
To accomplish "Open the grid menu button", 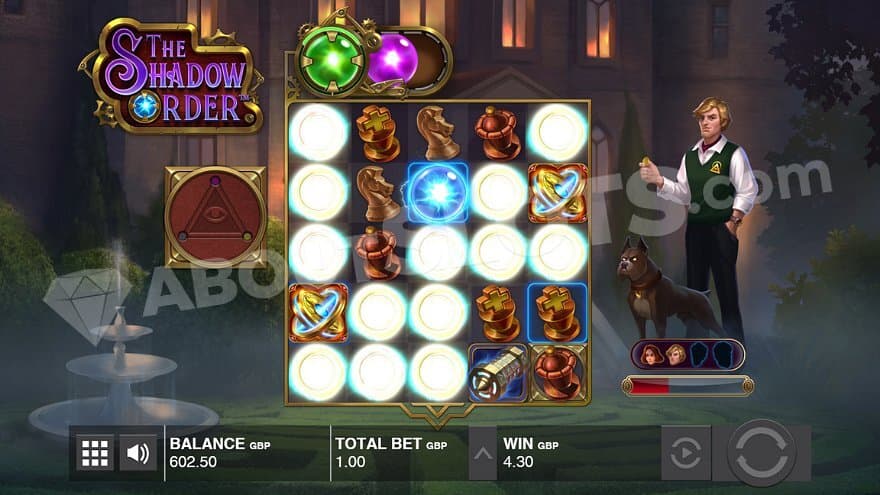I will point(95,453).
